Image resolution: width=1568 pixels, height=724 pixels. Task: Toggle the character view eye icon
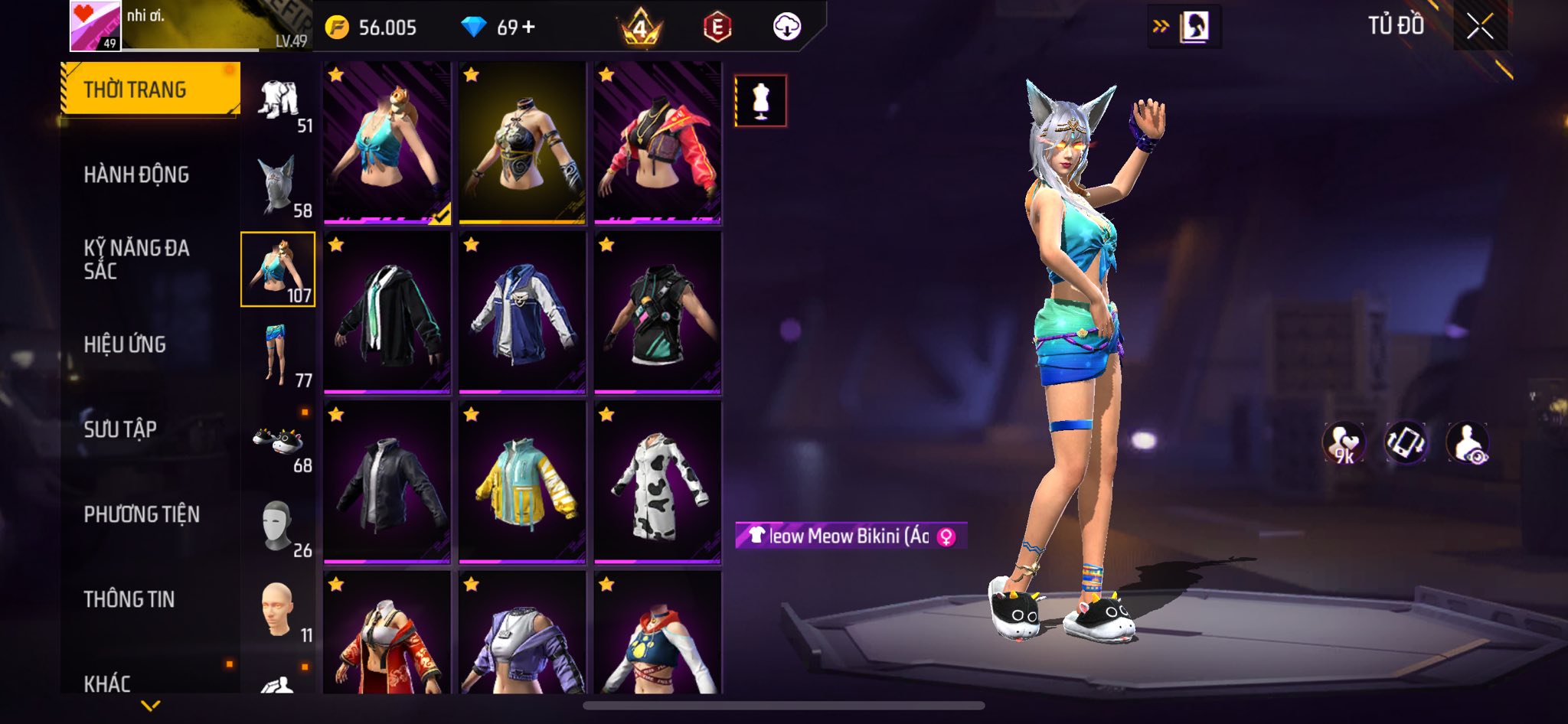[x=1467, y=443]
